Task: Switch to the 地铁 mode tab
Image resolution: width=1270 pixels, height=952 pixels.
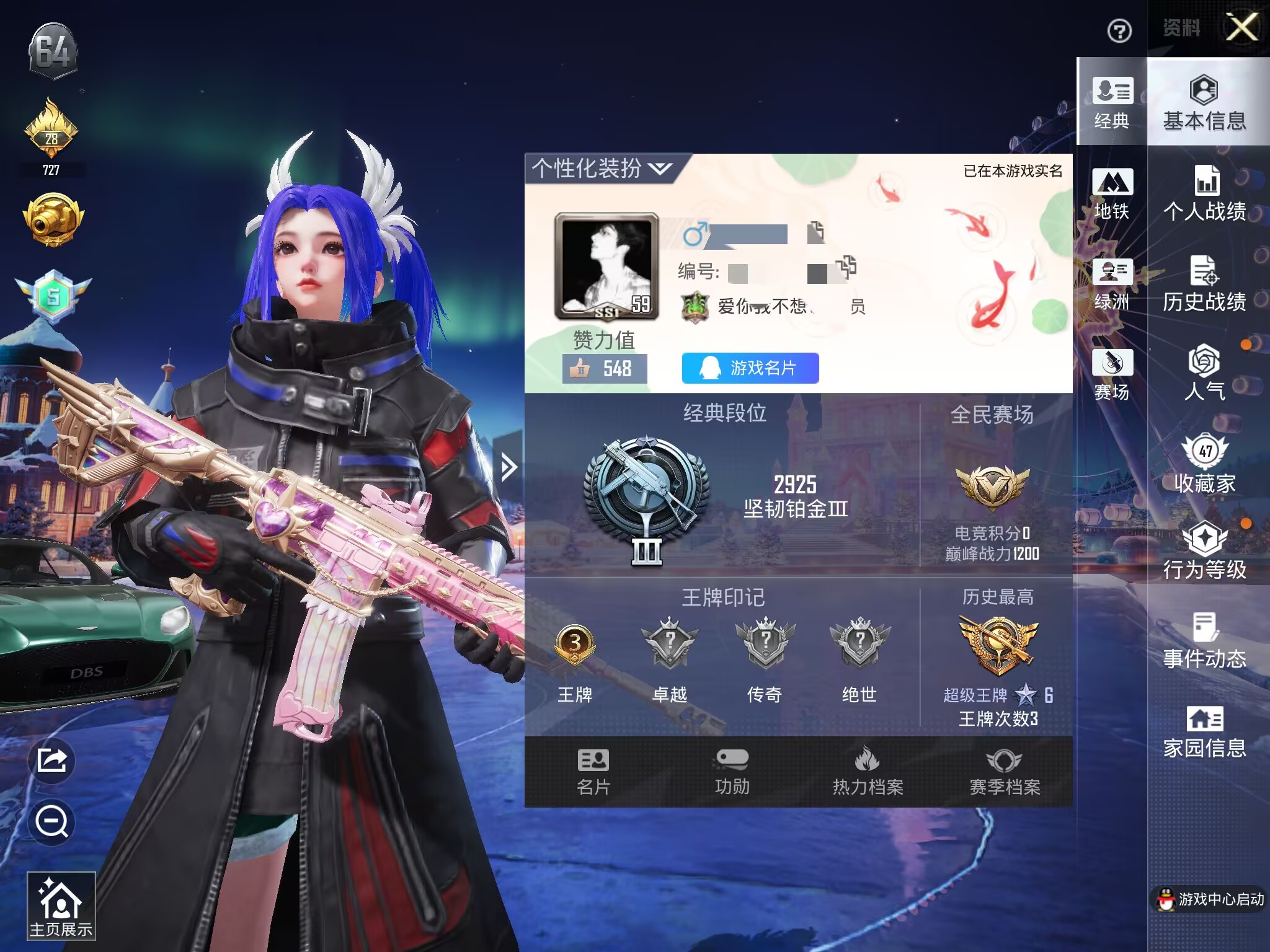Action: (x=1112, y=193)
